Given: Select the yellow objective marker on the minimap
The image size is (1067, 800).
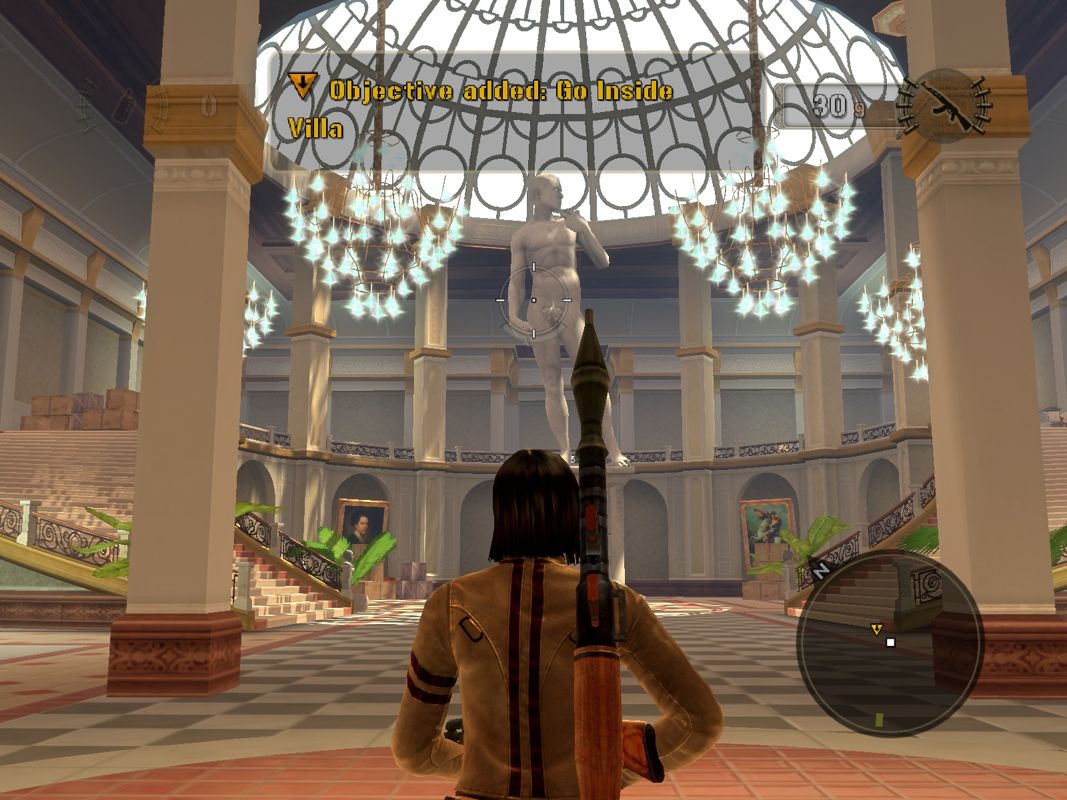Looking at the screenshot, I should [876, 629].
